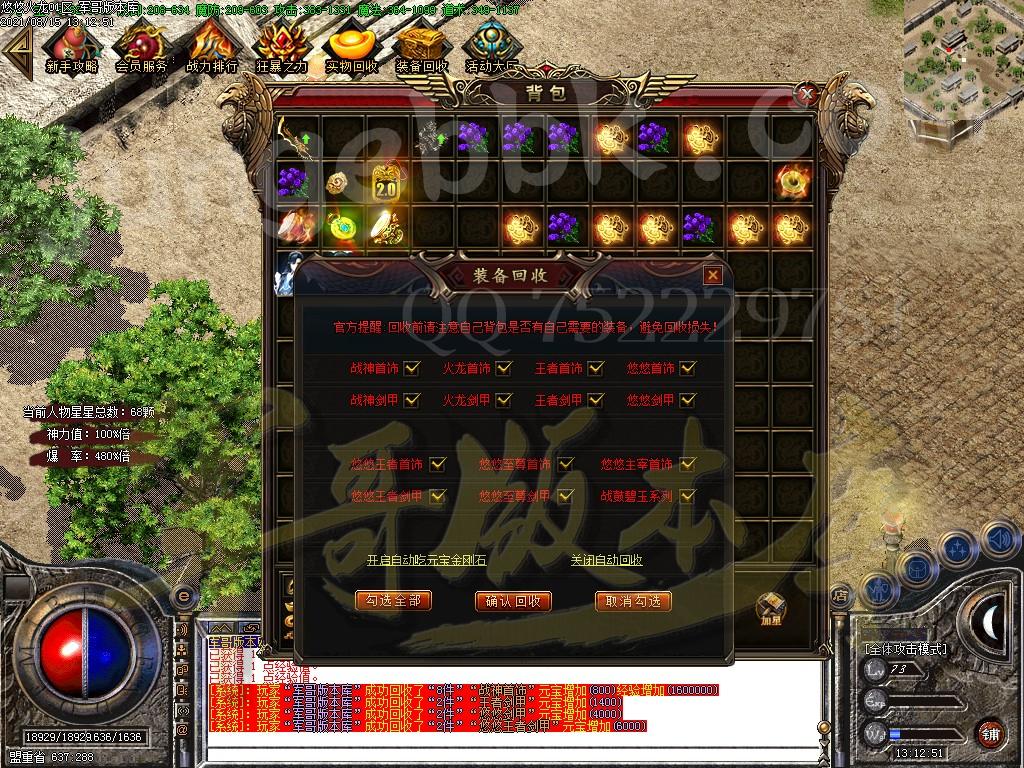Click the 勾选全部 select-all button

(393, 600)
